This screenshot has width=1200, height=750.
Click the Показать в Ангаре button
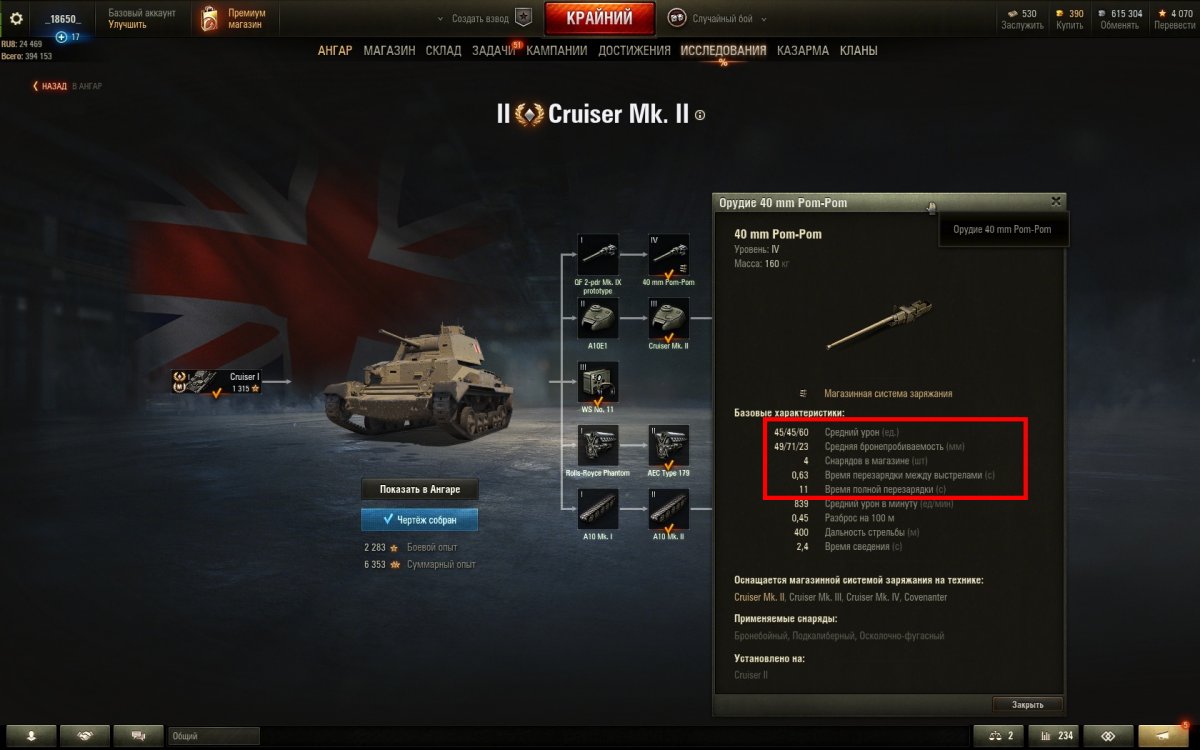419,490
